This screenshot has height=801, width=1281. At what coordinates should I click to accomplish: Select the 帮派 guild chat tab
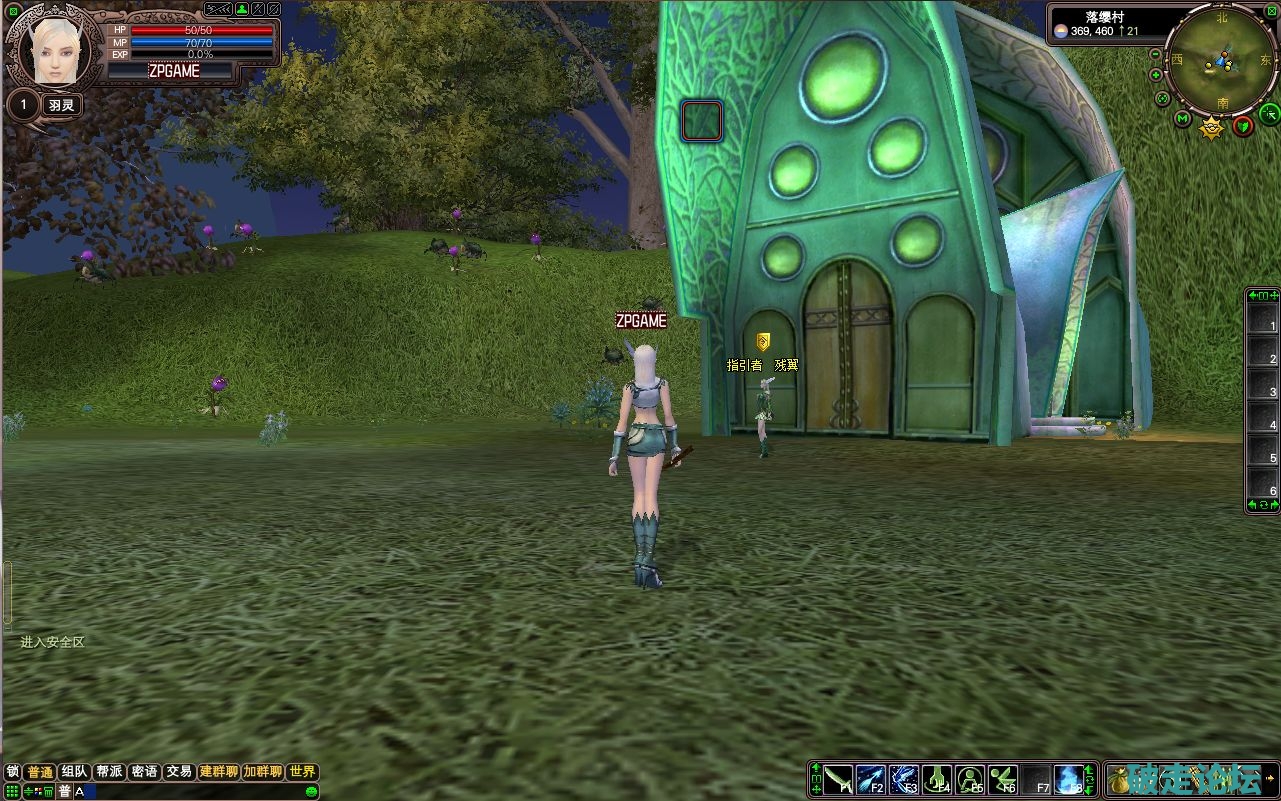[109, 772]
